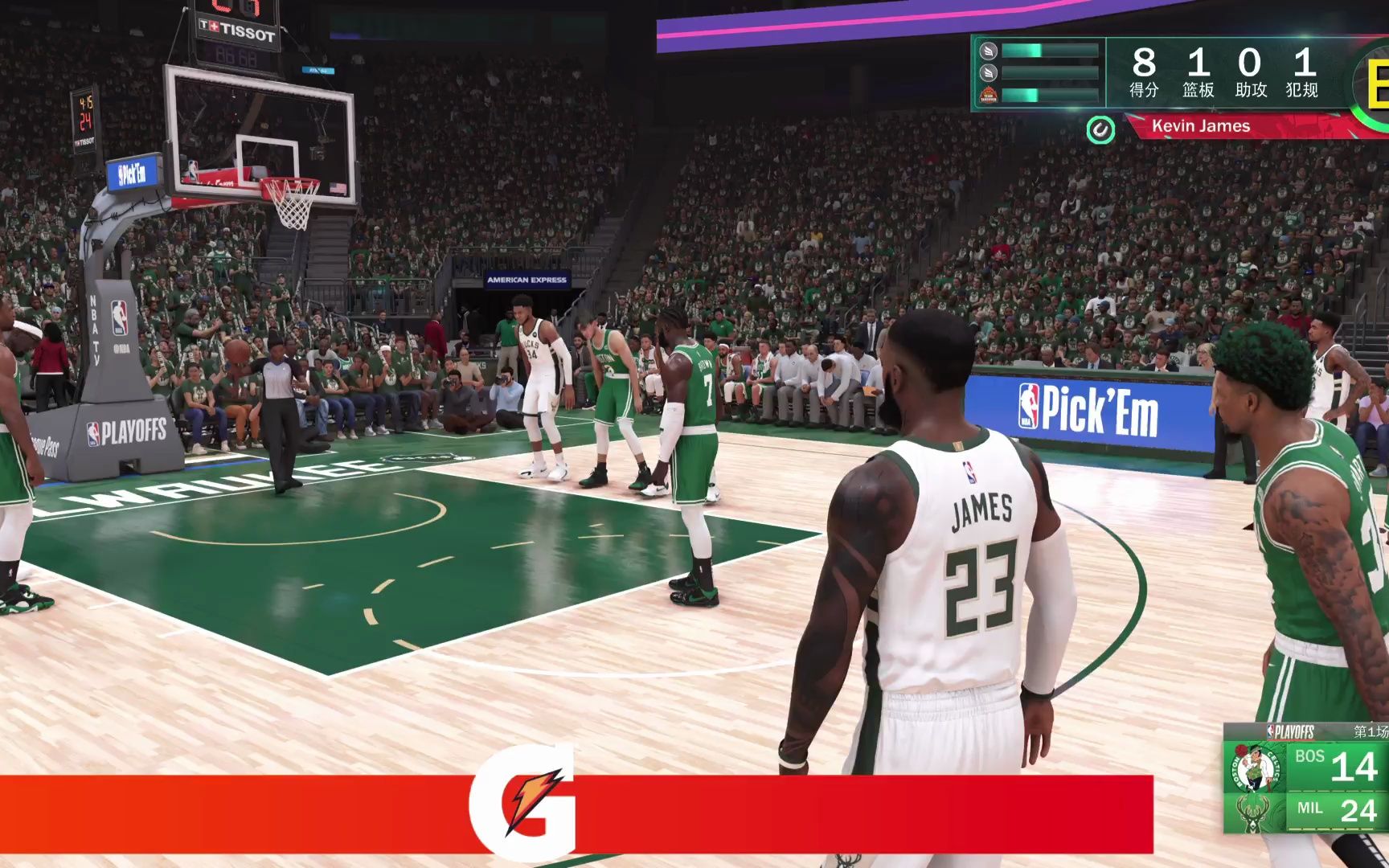
Task: Toggle the middle takeover meter bar
Action: pyautogui.click(x=1048, y=72)
